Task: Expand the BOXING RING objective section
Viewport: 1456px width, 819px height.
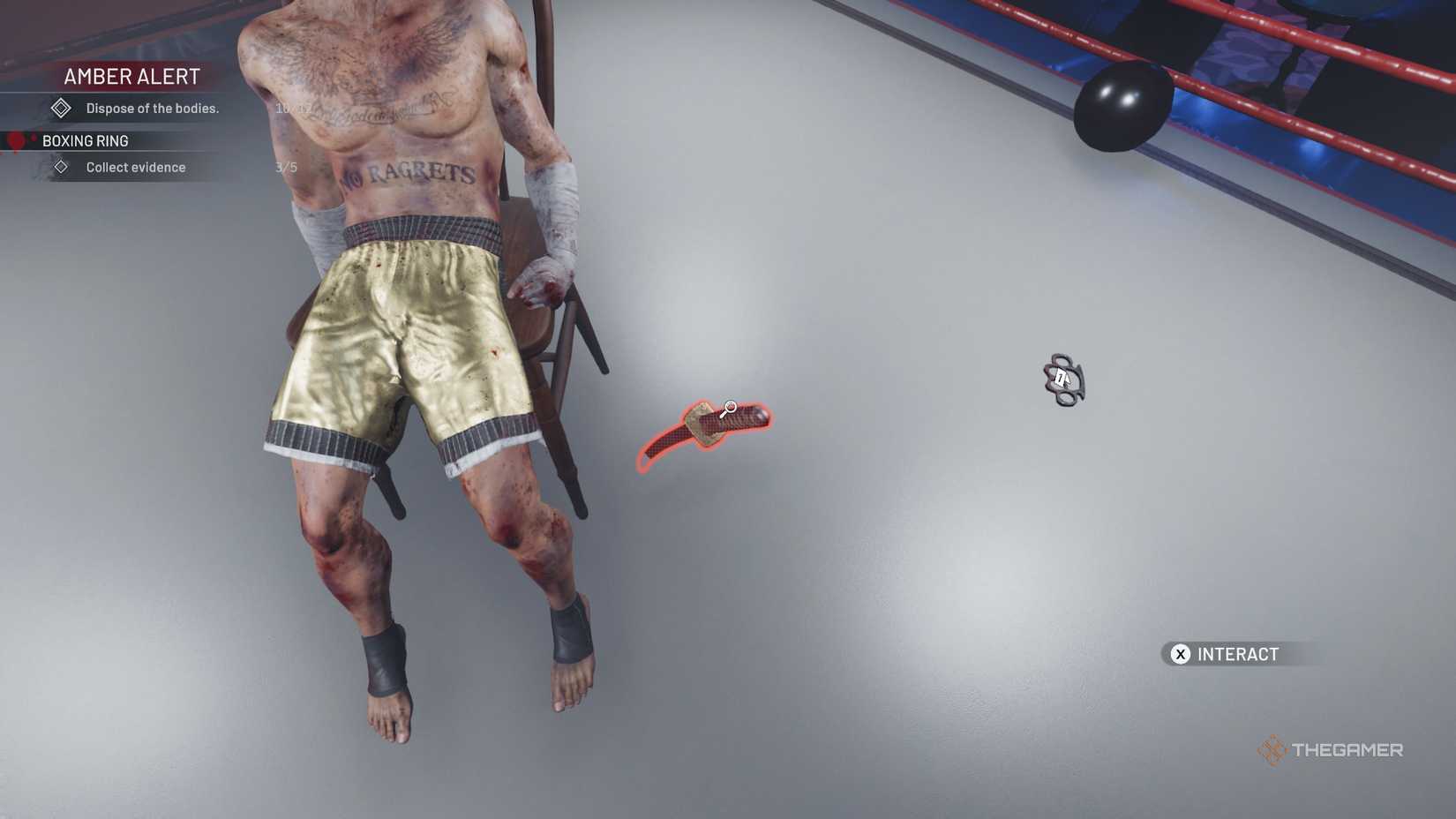Action: (86, 140)
